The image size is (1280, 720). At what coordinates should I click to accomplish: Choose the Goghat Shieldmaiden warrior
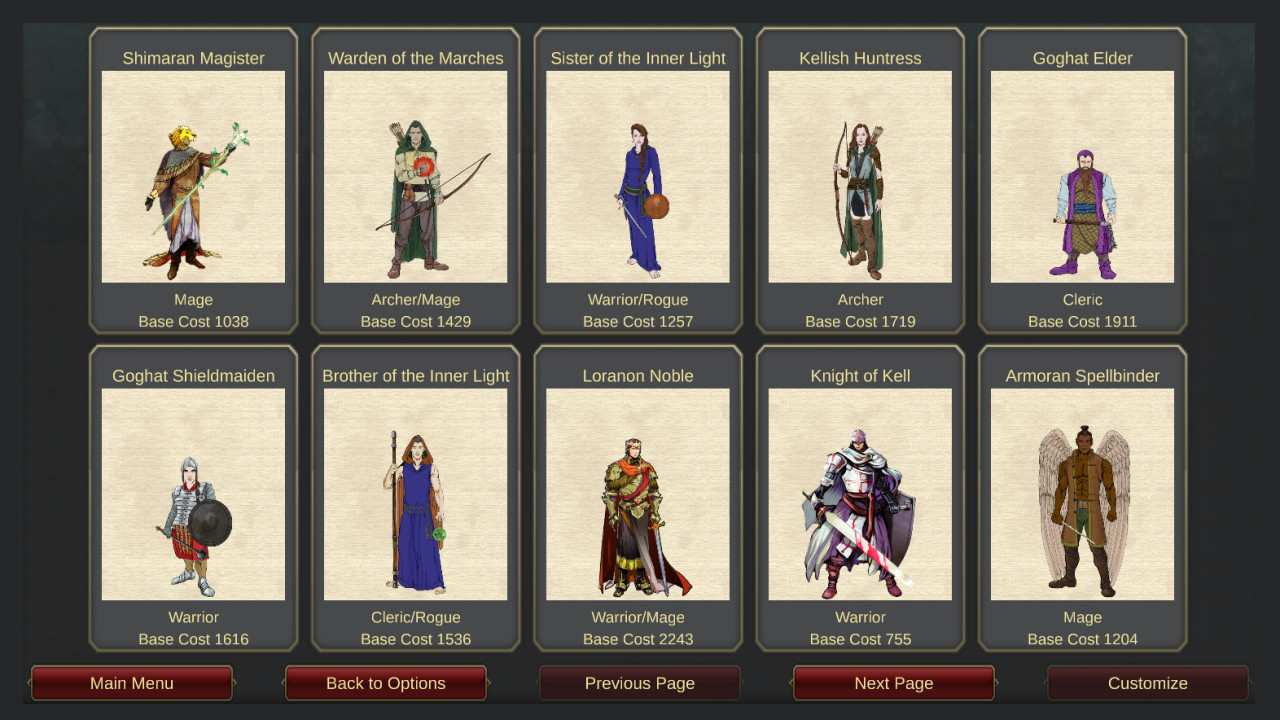pyautogui.click(x=193, y=495)
